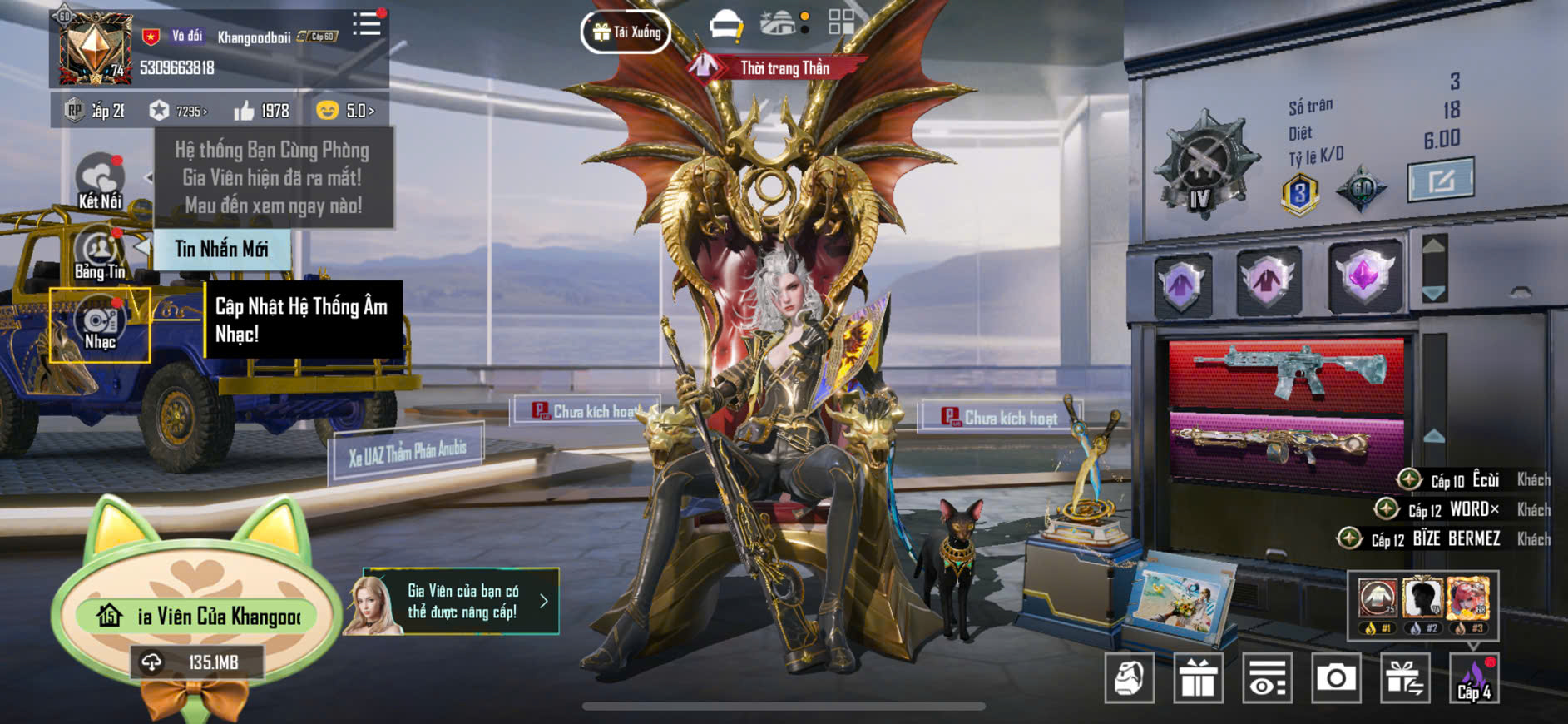Download the 135.1MB home resource pack
The width and height of the screenshot is (1568, 724).
(x=198, y=662)
